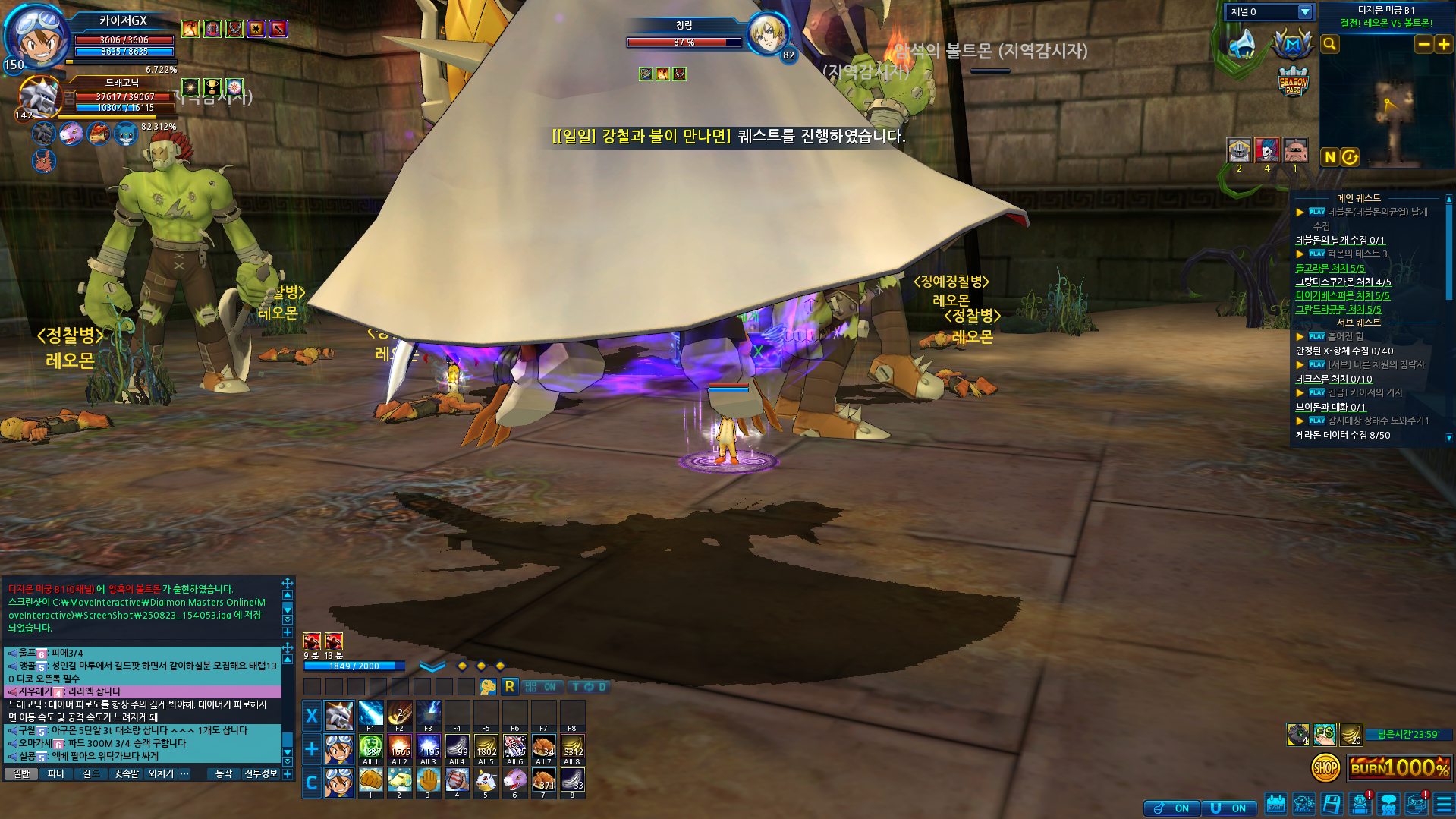The width and height of the screenshot is (1456, 819).
Task: Activate the F1 blue slash skill
Action: [x=370, y=714]
